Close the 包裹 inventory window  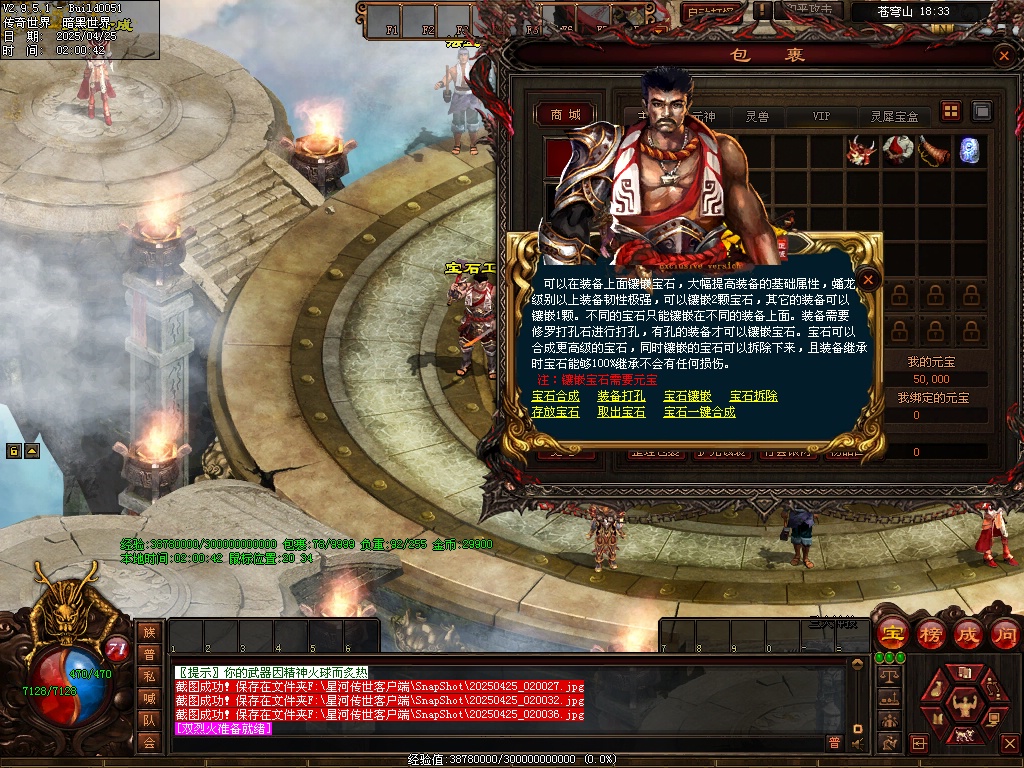[1003, 56]
